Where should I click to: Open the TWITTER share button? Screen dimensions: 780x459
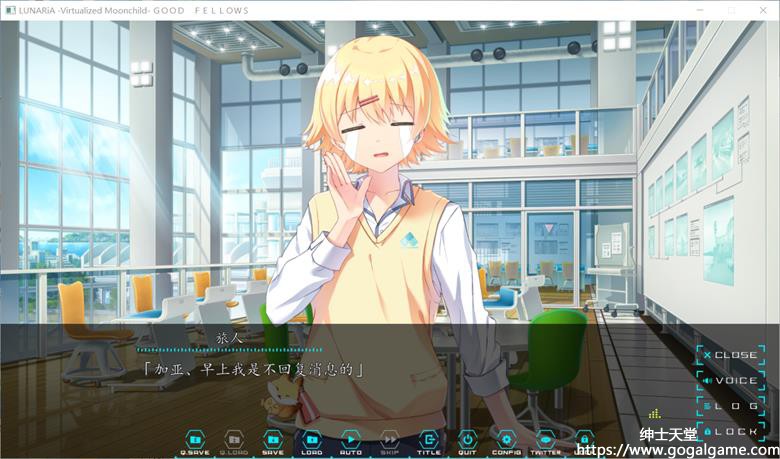click(x=545, y=441)
